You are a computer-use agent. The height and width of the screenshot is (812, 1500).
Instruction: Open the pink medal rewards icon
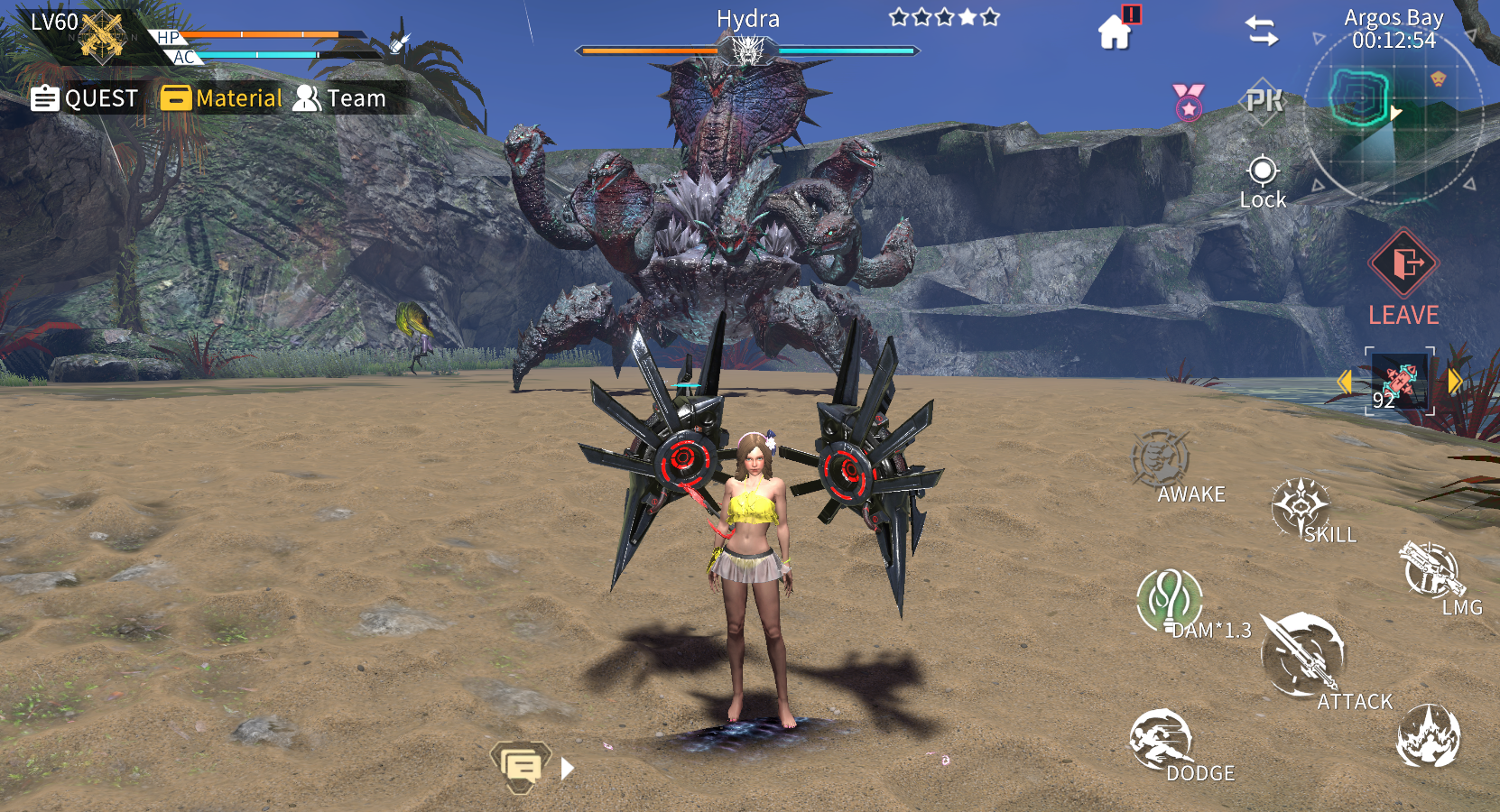click(1189, 101)
